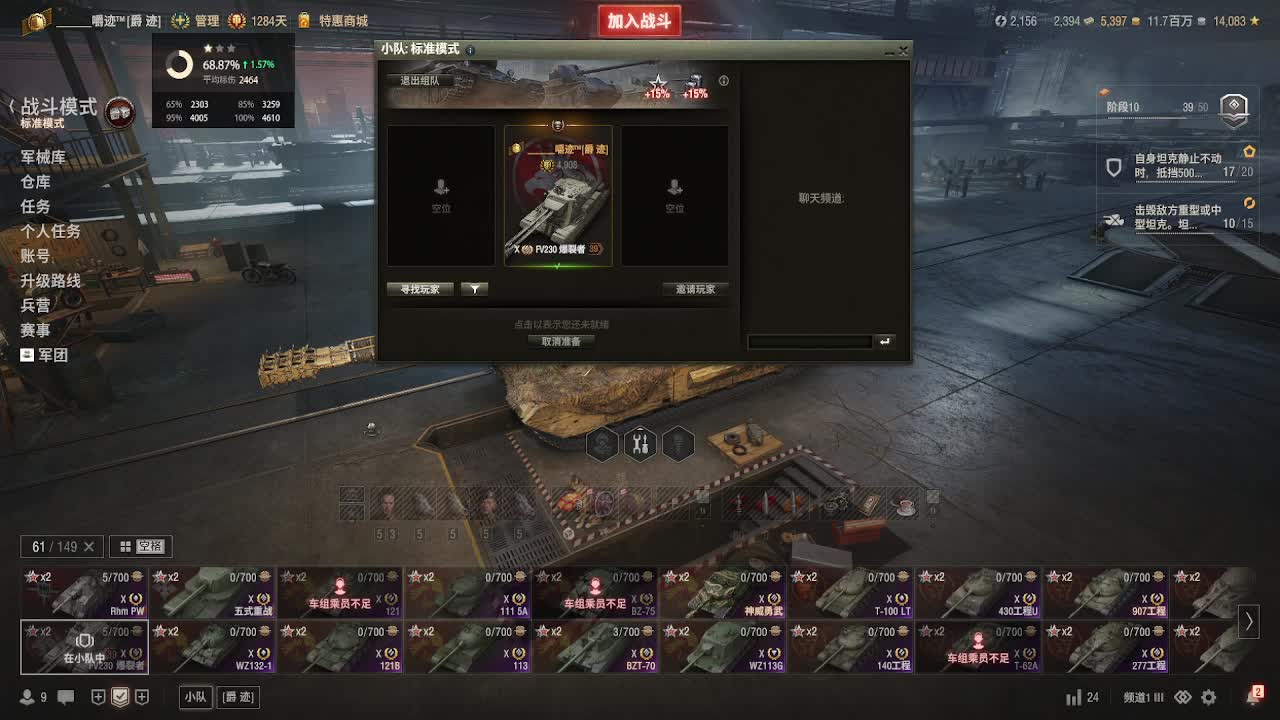1280x720 pixels.
Task: Click the red 加入战斗 battle button
Action: click(639, 21)
